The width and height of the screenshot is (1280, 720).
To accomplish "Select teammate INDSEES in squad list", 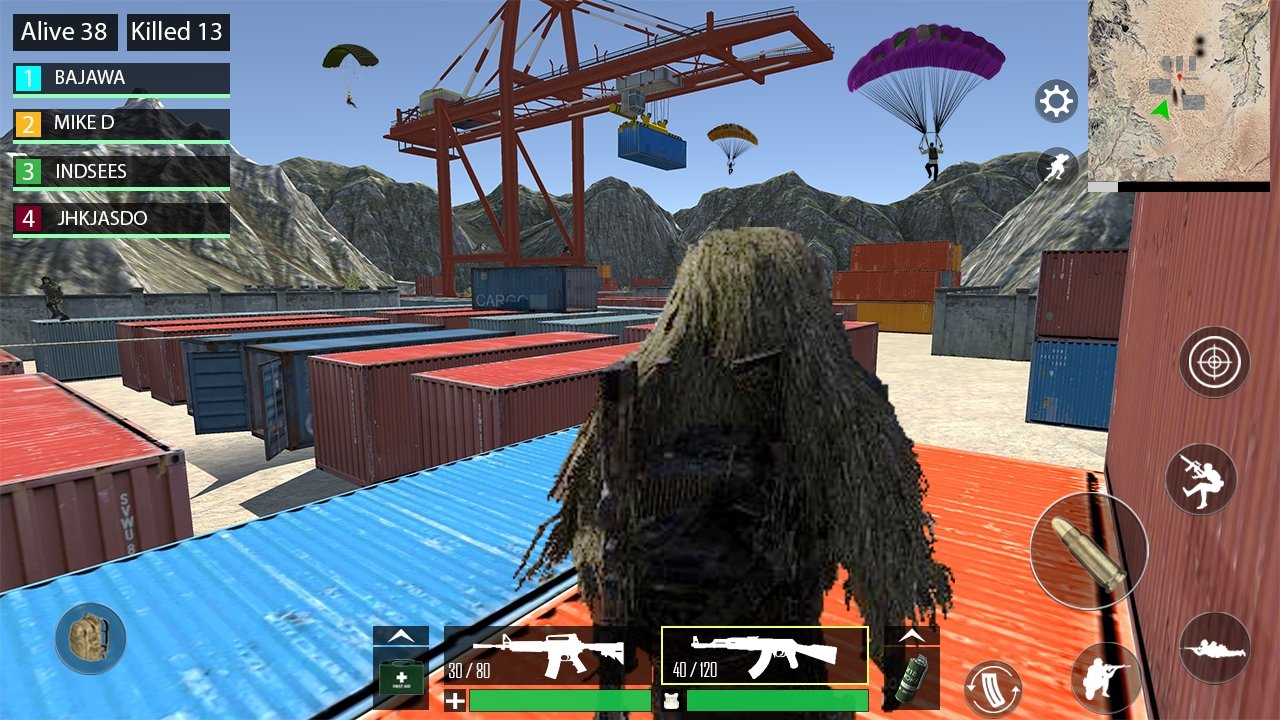I will pyautogui.click(x=122, y=172).
